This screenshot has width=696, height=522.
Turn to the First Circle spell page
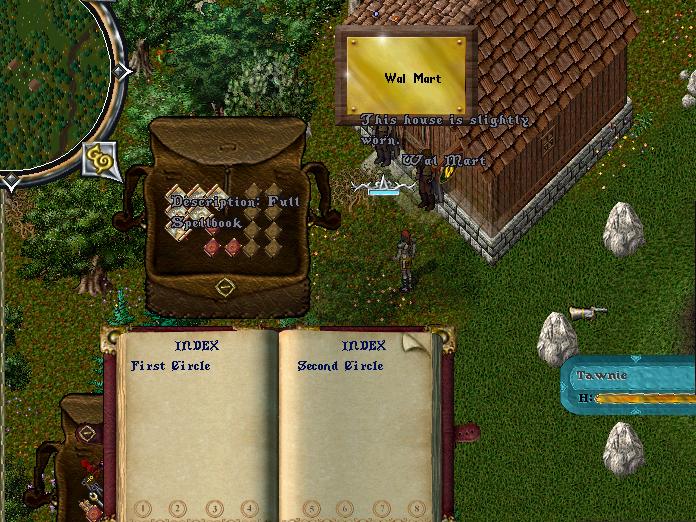[x=171, y=366]
